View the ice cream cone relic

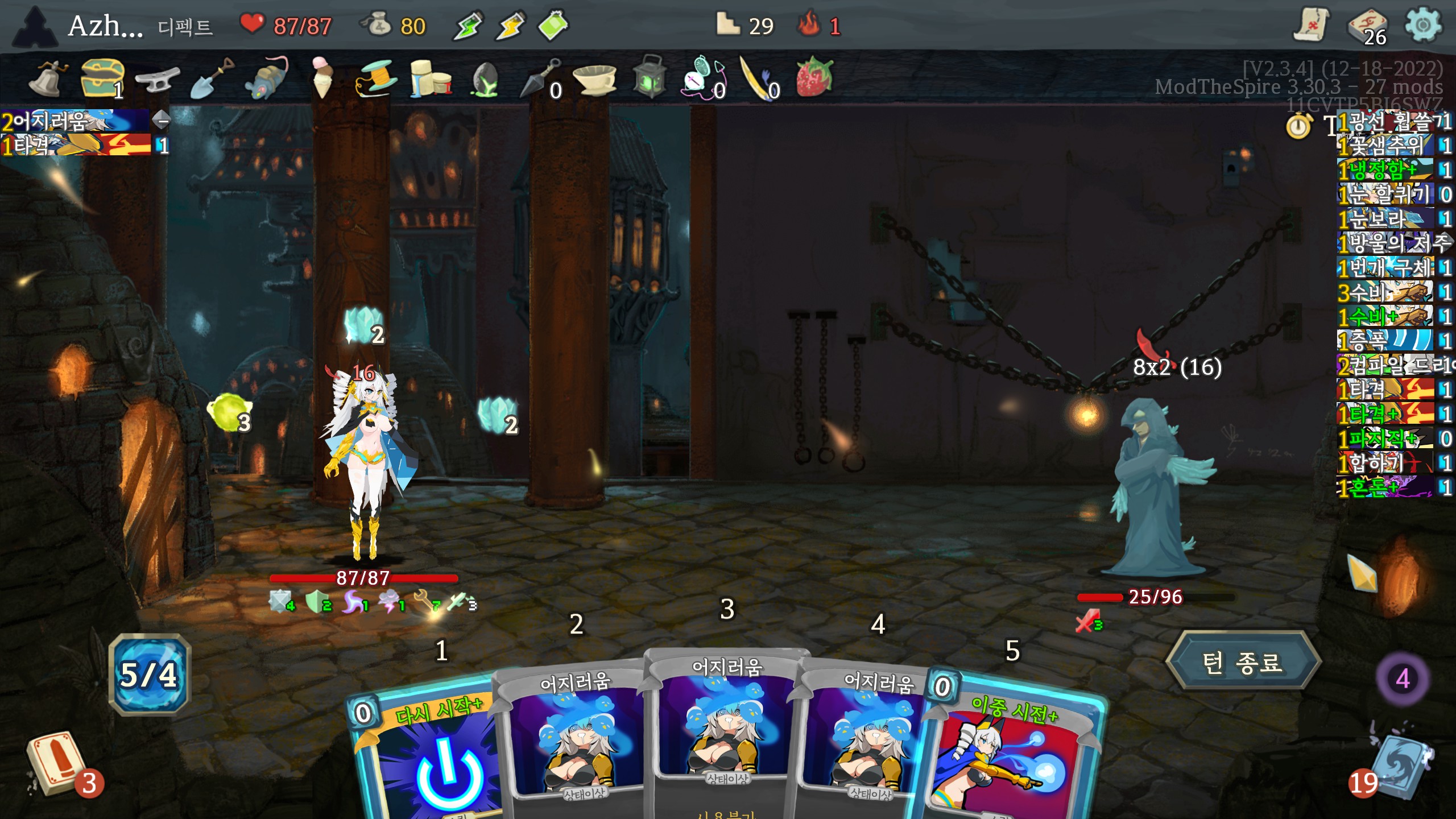point(322,77)
